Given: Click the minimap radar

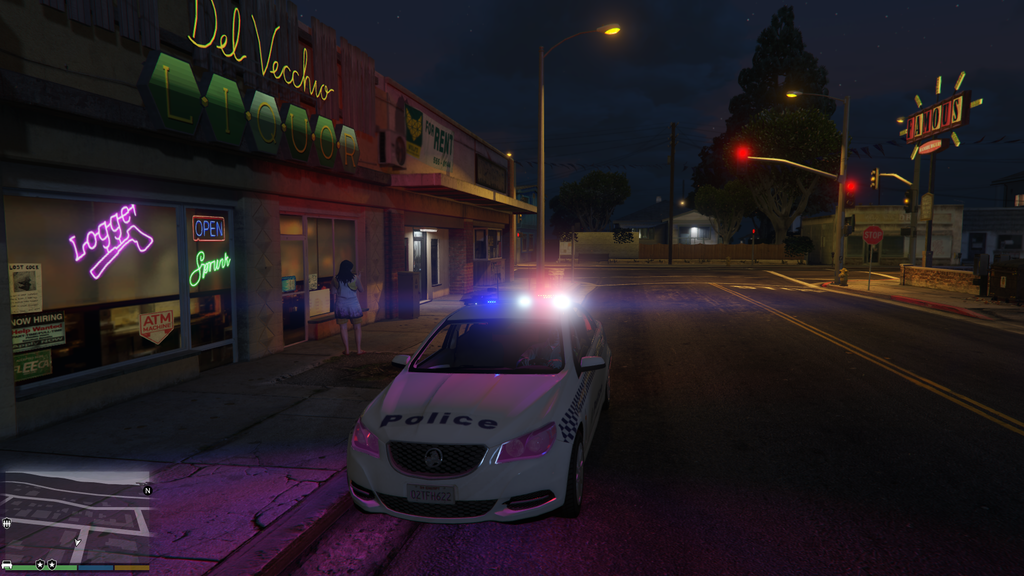Looking at the screenshot, I should pos(76,517).
